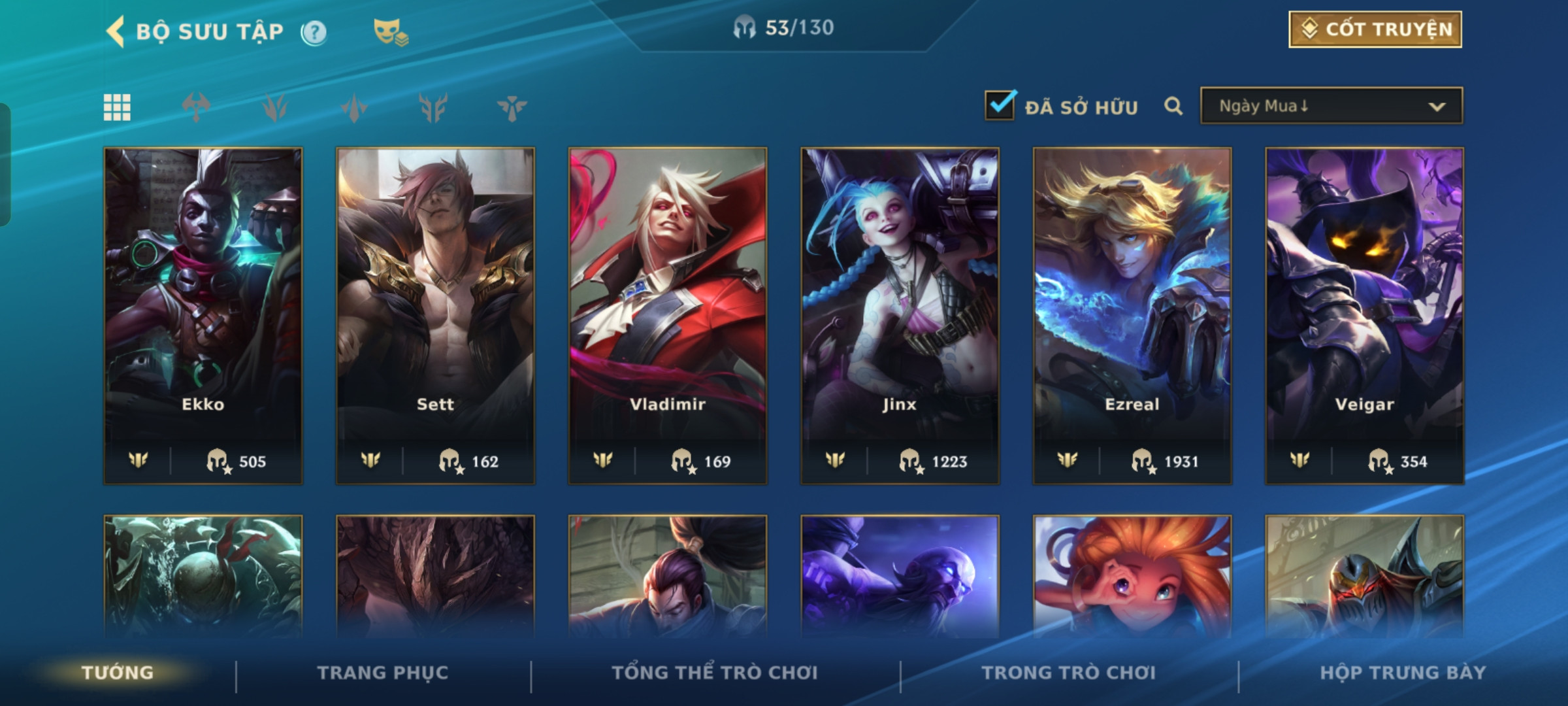Show all champions with the grid filter
Image resolution: width=1568 pixels, height=706 pixels.
[117, 107]
